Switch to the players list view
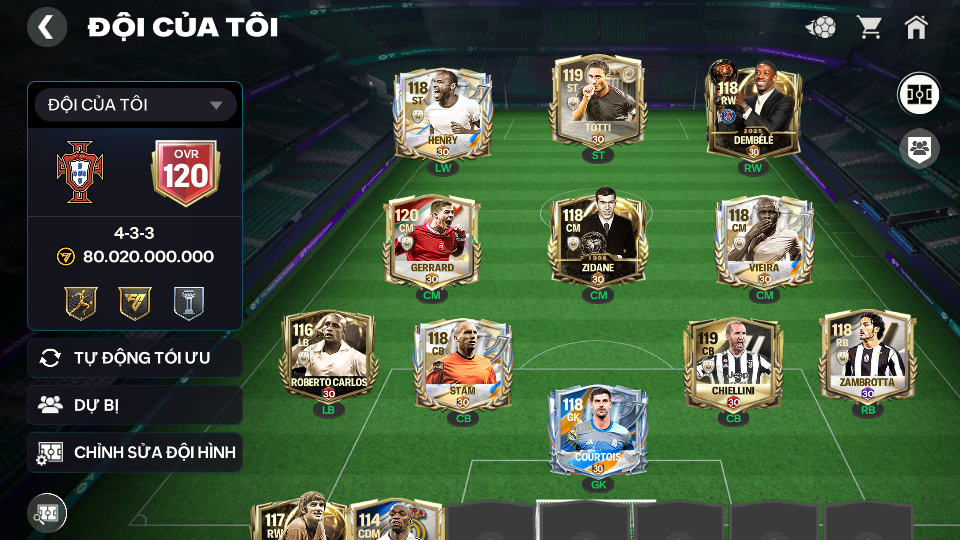Viewport: 960px width, 540px height. [x=917, y=149]
